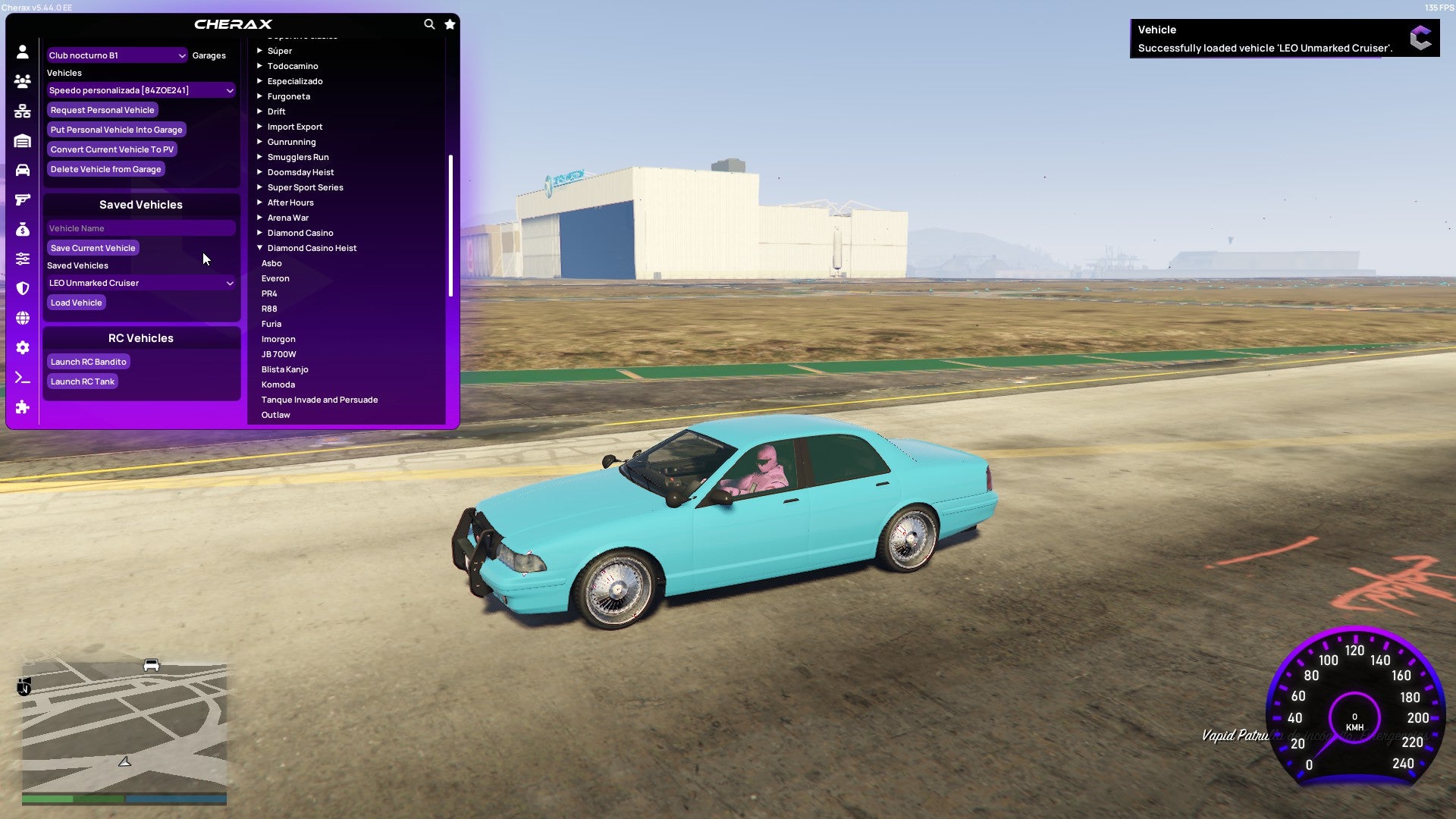Click the search magnifier in the header

pyautogui.click(x=429, y=24)
